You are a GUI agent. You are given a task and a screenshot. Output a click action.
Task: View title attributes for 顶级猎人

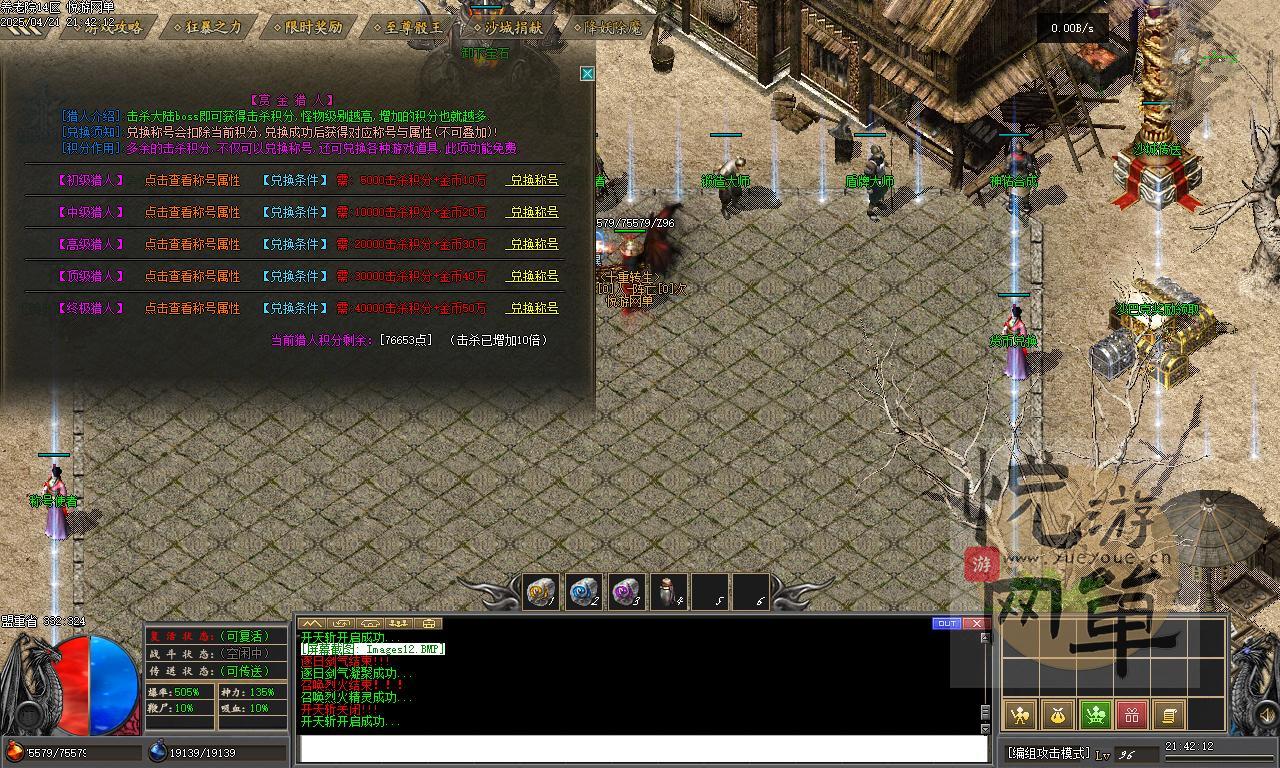[192, 276]
